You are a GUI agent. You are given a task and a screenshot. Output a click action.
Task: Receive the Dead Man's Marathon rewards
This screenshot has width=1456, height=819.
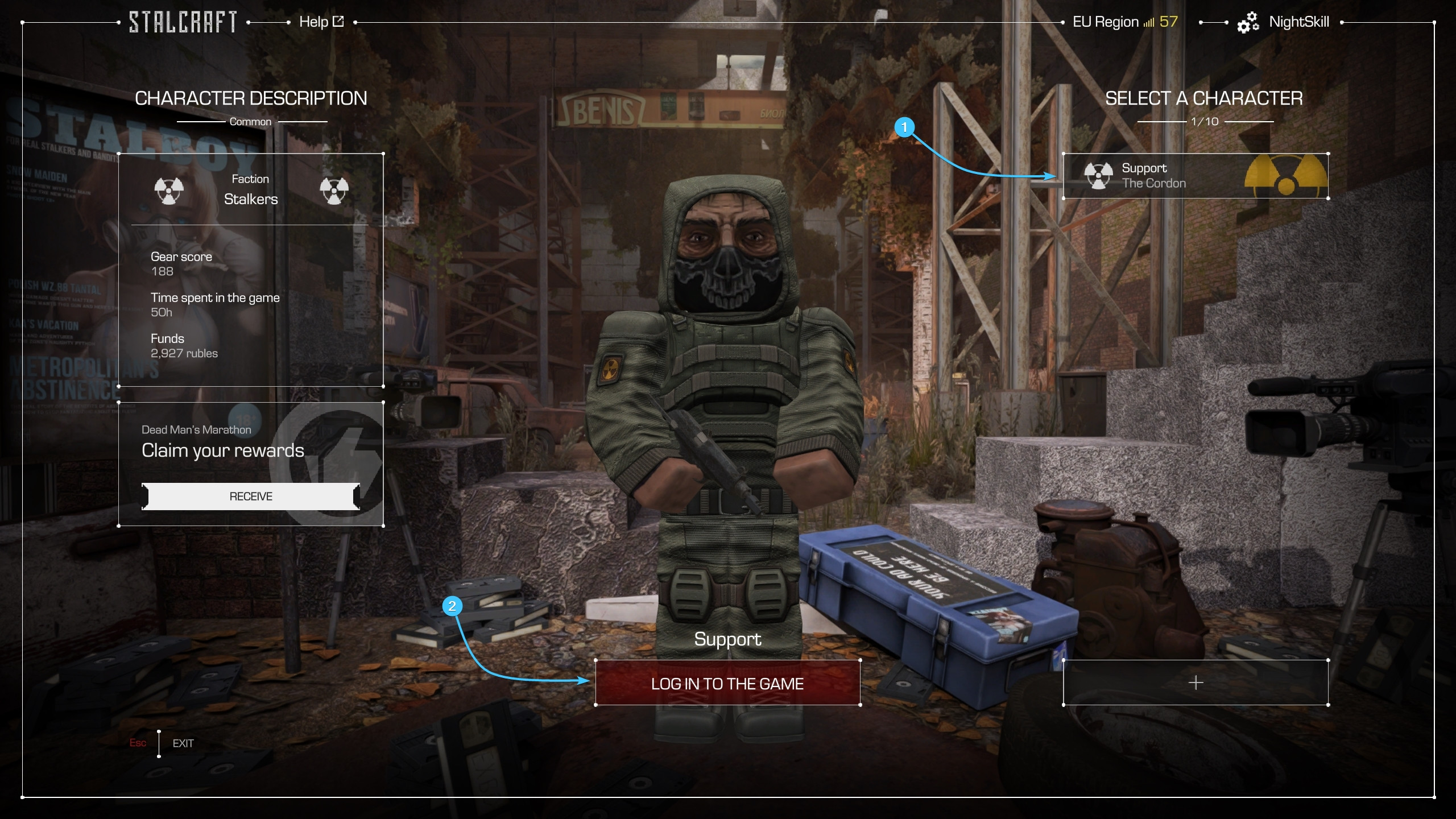[250, 497]
